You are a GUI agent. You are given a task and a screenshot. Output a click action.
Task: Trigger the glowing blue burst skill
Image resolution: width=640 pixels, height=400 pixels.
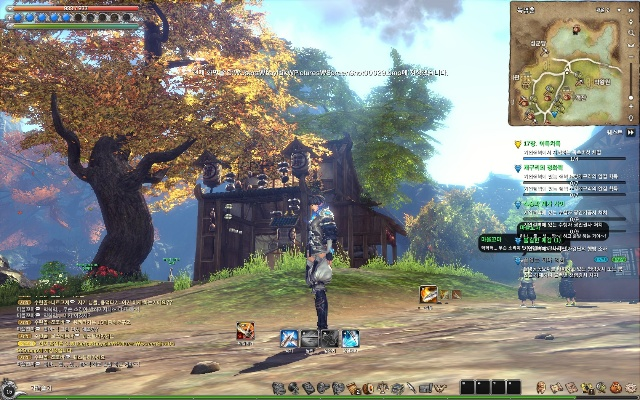pyautogui.click(x=350, y=338)
